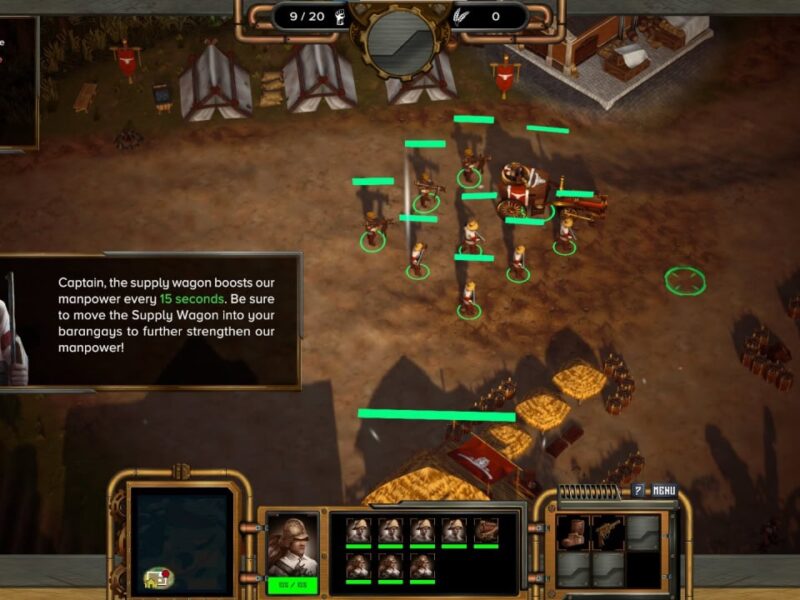Activate the pistol attack command
Image resolution: width=800 pixels, height=600 pixels.
click(608, 533)
